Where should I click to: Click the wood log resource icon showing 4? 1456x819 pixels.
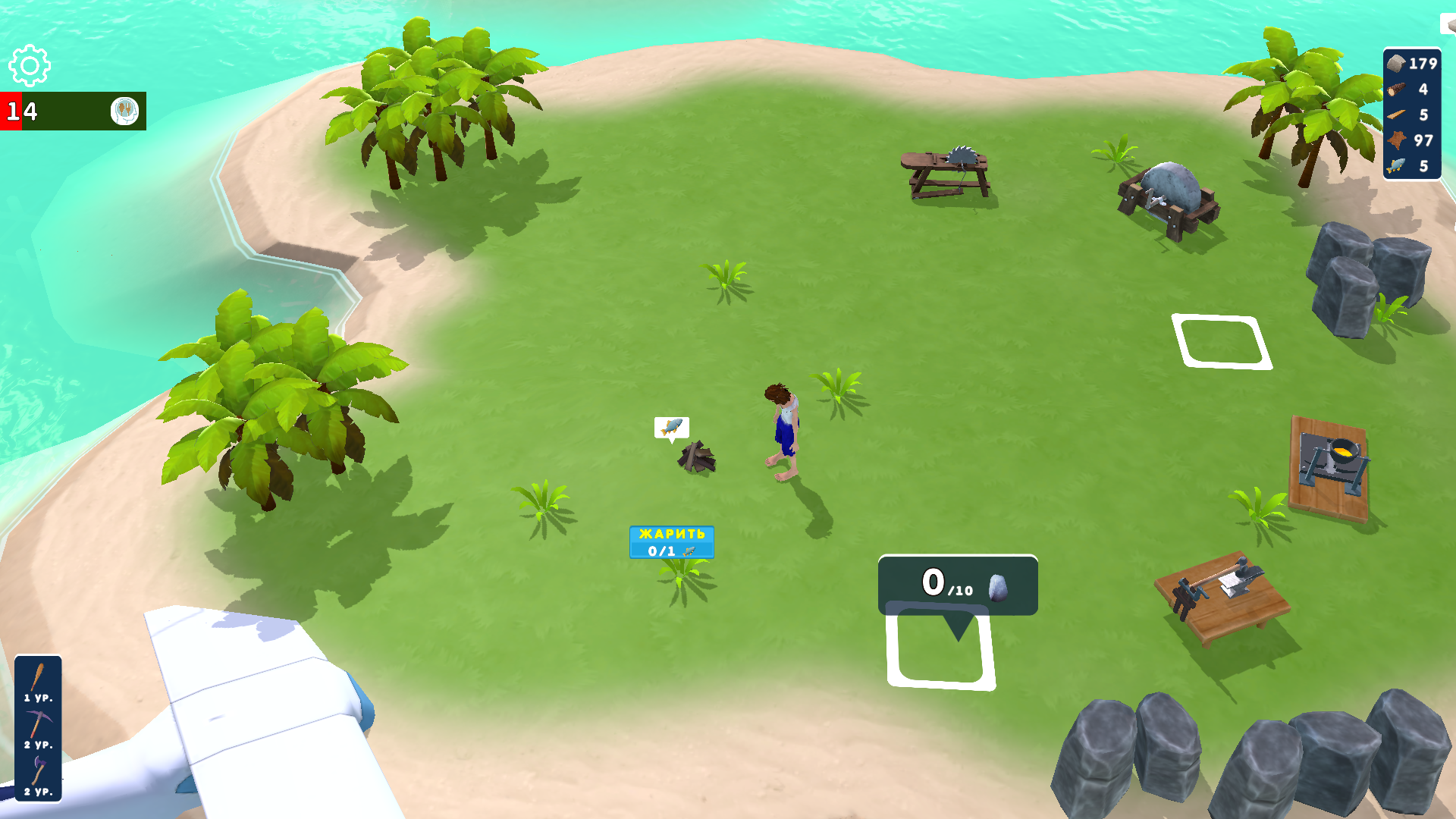[x=1398, y=89]
